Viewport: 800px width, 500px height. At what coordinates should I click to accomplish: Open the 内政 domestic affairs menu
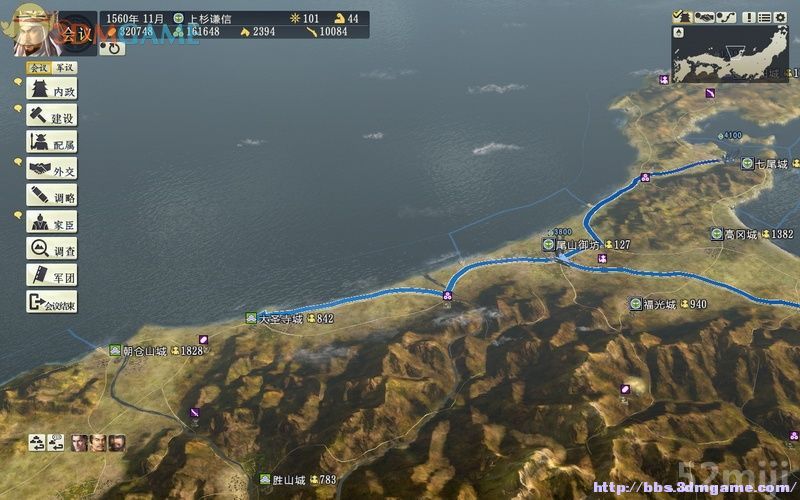[51, 91]
